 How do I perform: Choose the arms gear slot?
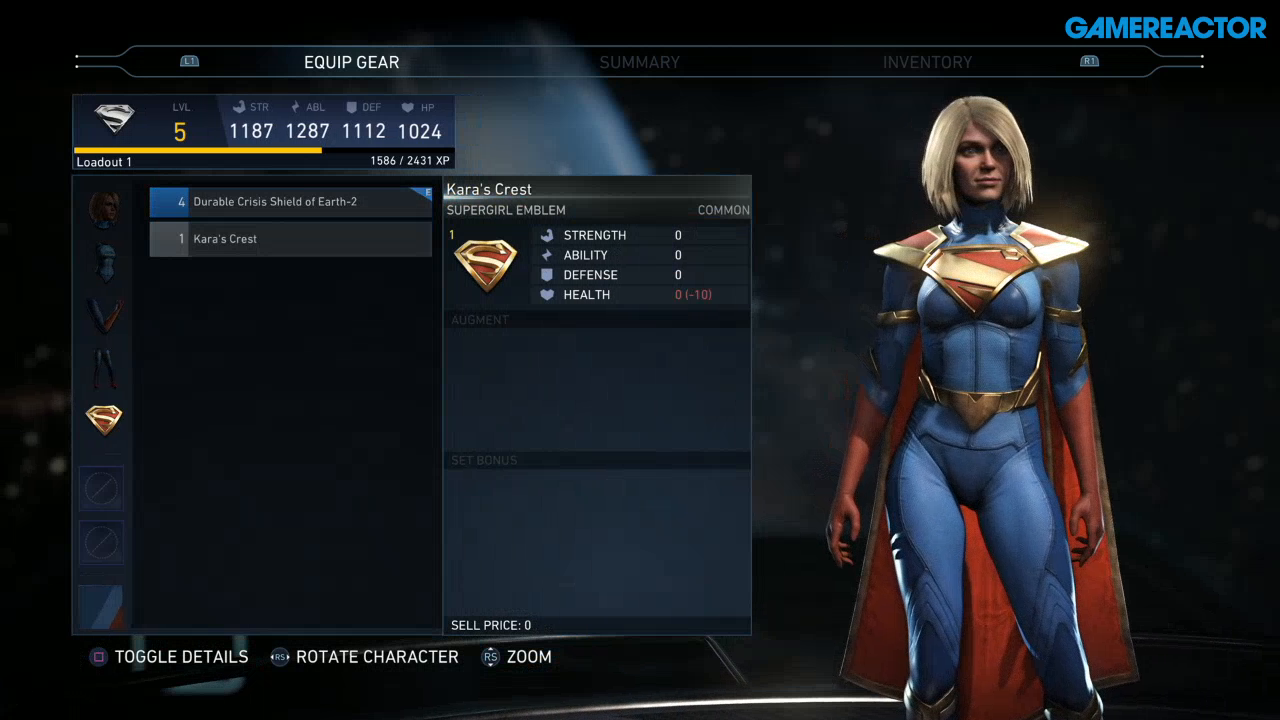coord(104,315)
